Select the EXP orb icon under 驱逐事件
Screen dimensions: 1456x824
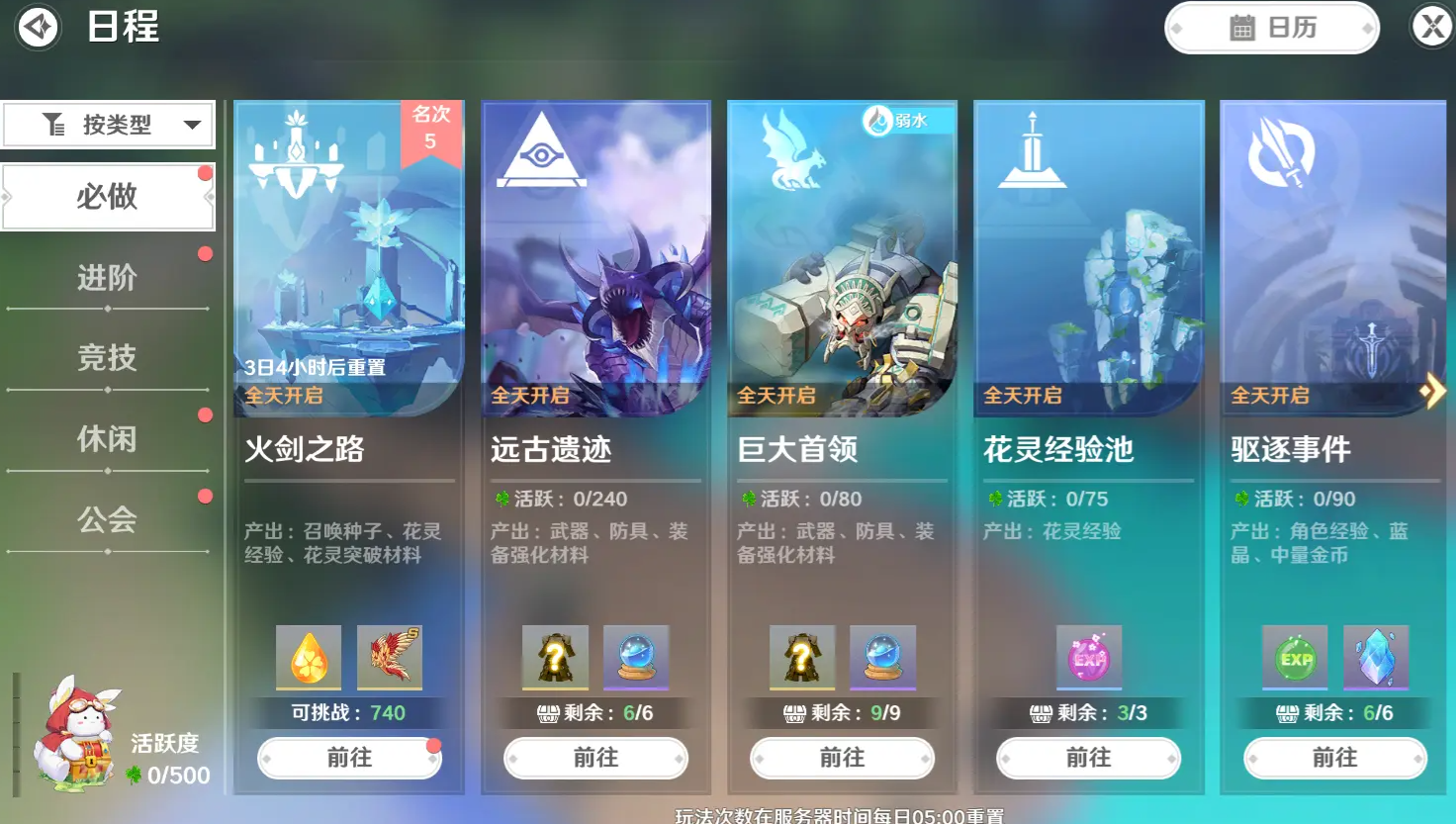point(1295,657)
